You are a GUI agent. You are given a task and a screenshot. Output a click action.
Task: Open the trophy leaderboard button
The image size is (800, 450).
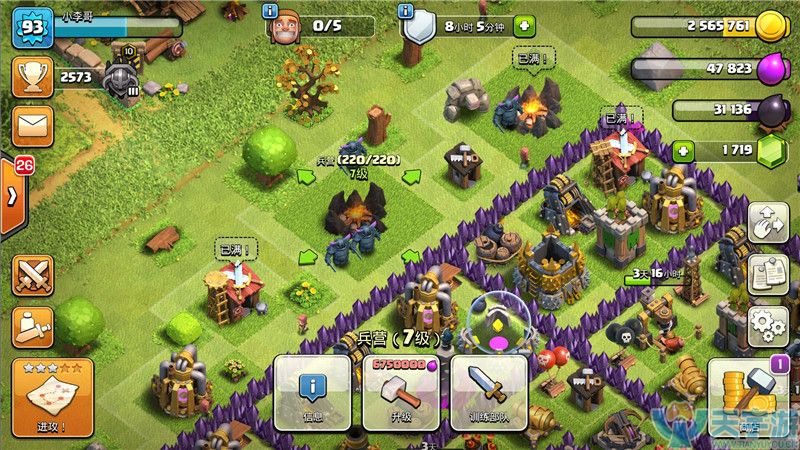pos(32,77)
